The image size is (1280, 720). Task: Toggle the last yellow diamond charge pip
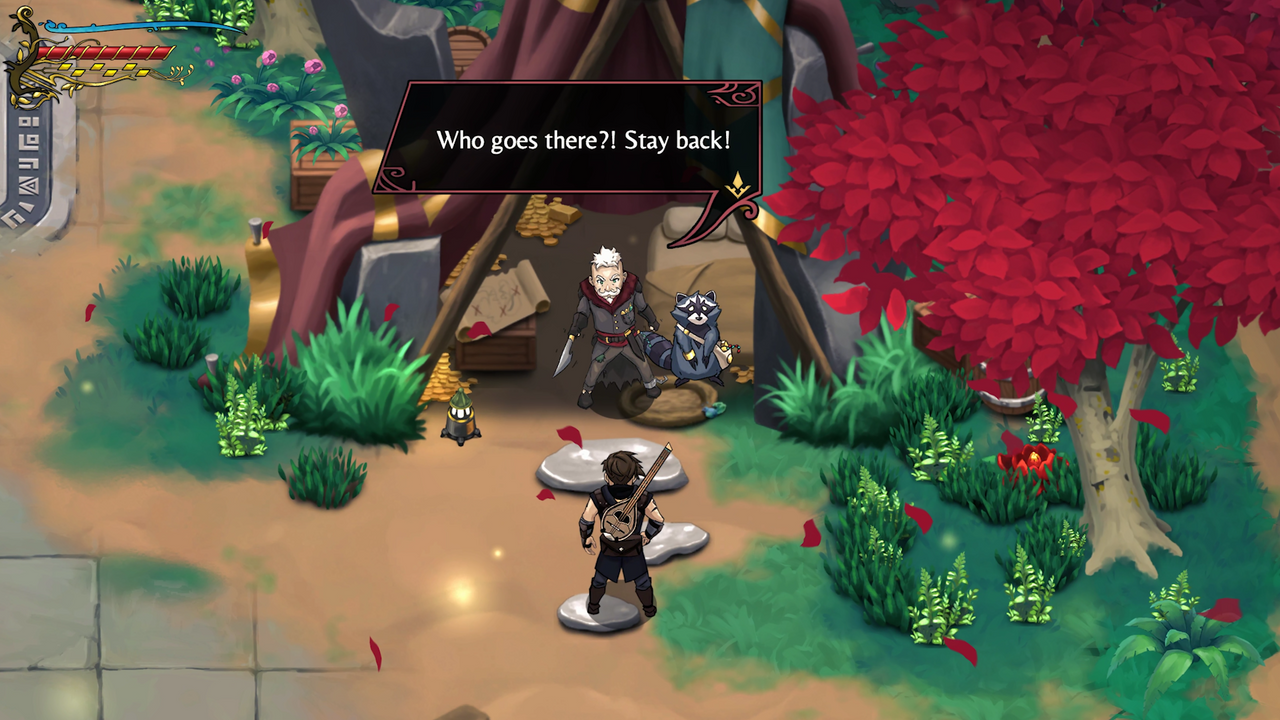click(x=145, y=72)
